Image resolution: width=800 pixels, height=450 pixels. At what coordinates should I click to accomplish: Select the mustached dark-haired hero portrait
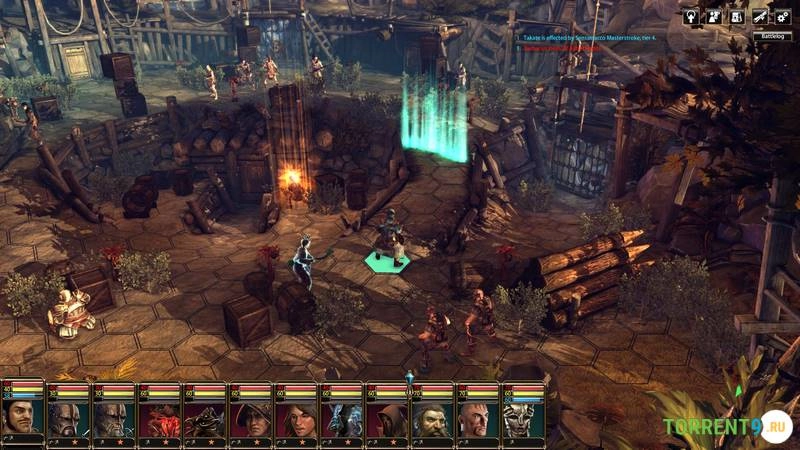click(22, 416)
